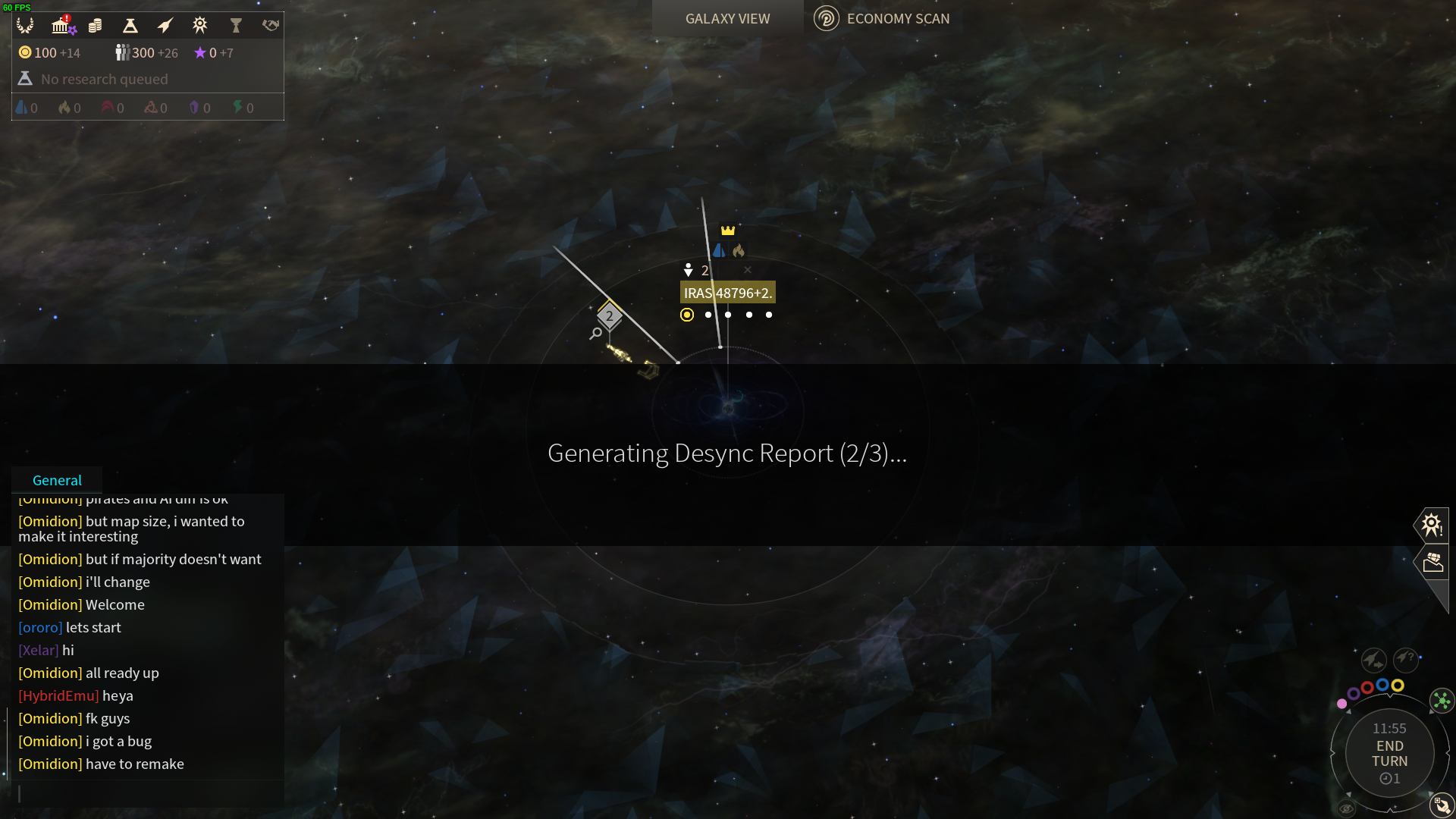Switch to the General chat tab

(x=57, y=480)
